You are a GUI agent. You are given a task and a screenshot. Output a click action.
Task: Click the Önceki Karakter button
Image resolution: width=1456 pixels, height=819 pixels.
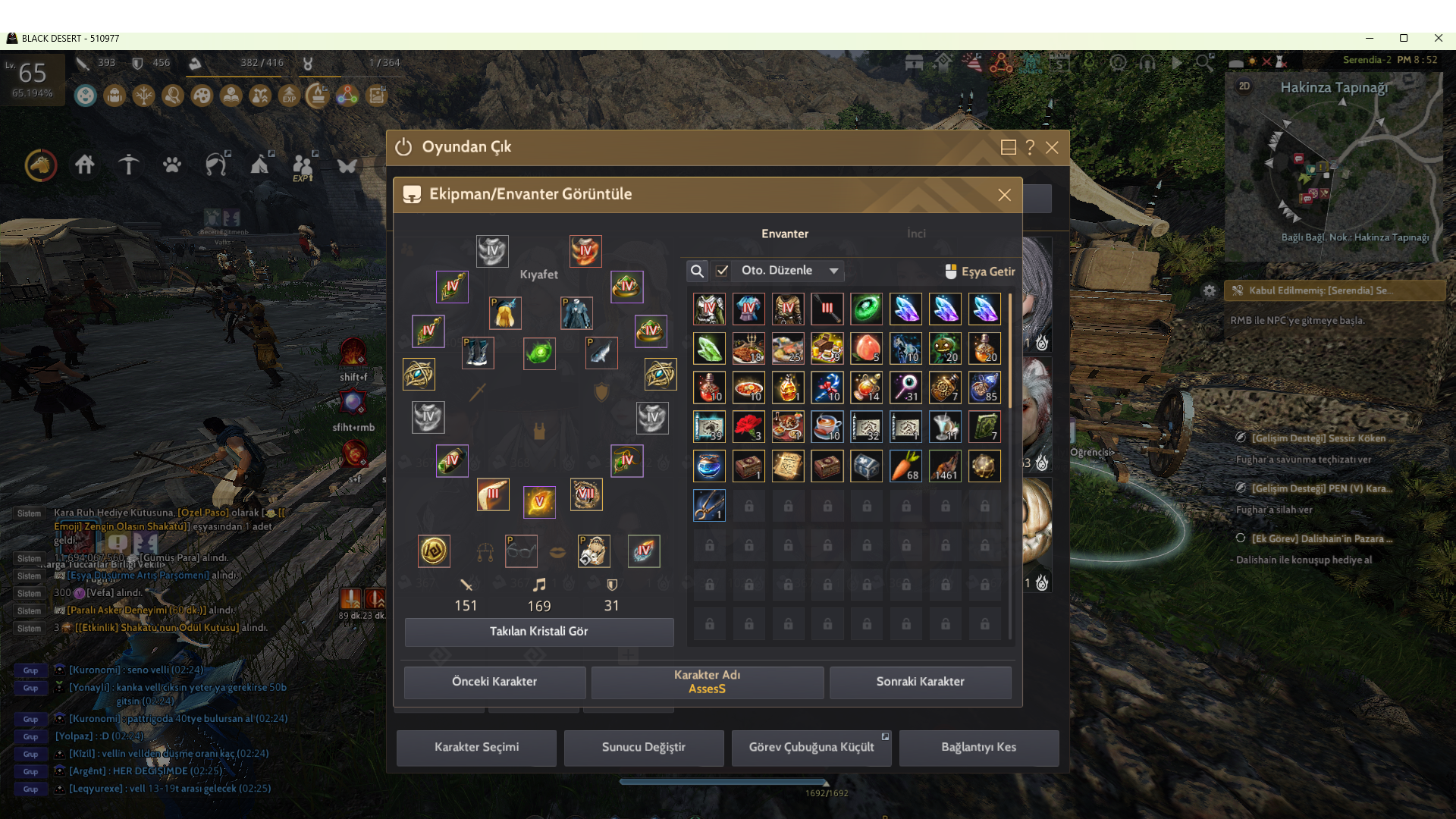pos(494,682)
